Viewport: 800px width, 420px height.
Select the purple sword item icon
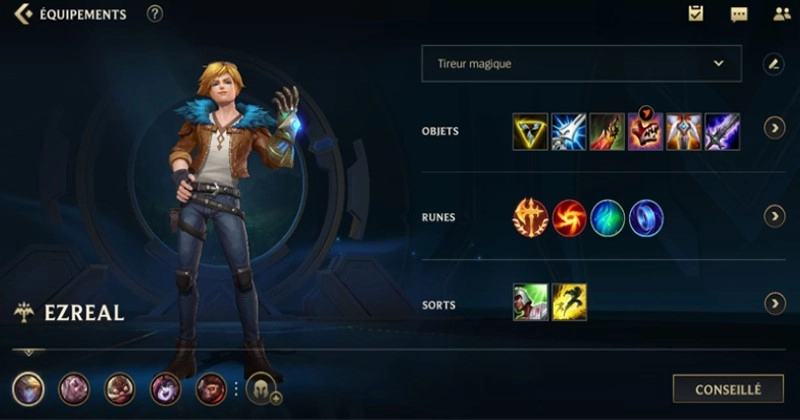coord(722,132)
